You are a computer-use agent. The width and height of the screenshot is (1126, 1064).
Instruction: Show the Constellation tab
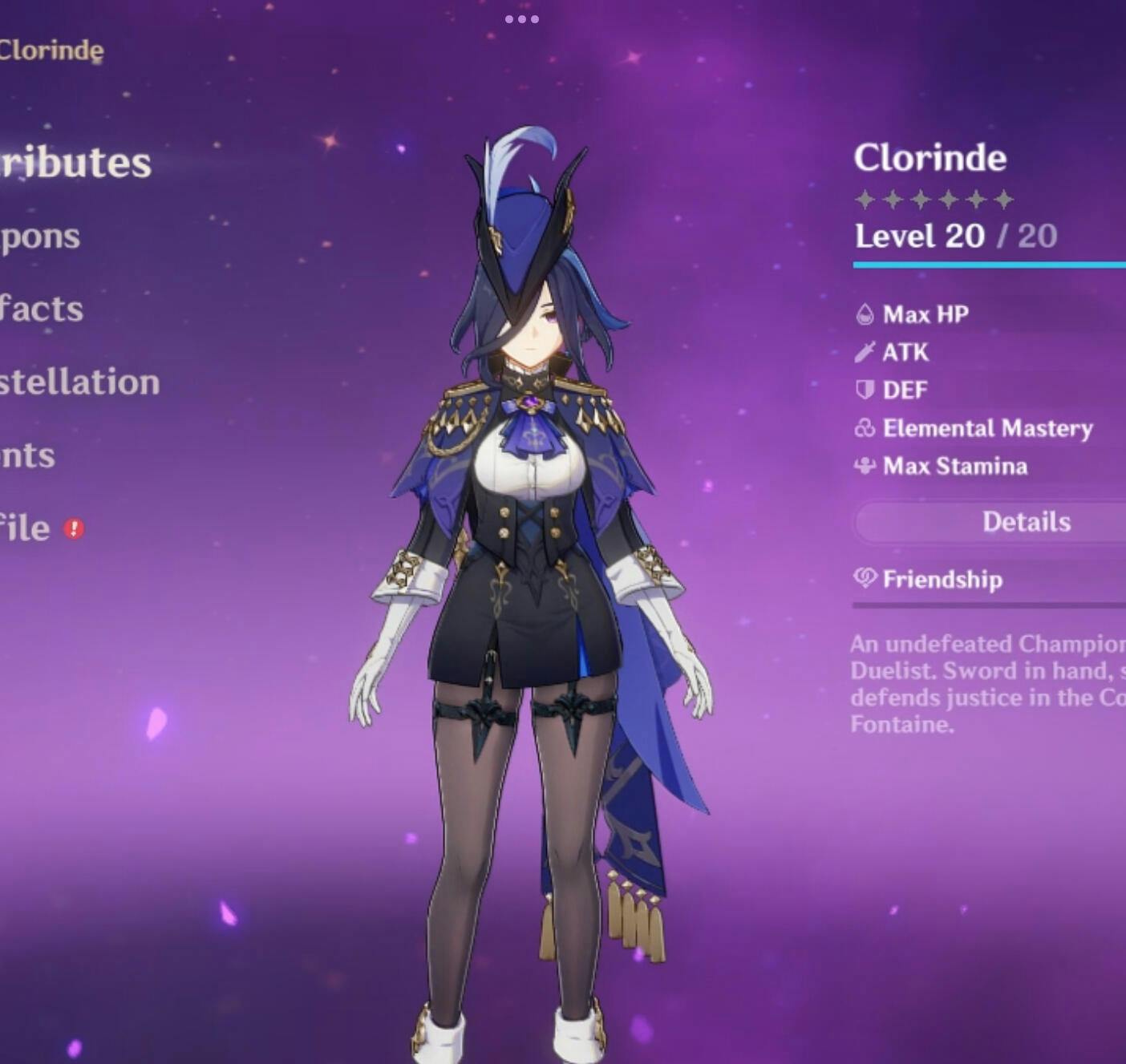pos(79,382)
